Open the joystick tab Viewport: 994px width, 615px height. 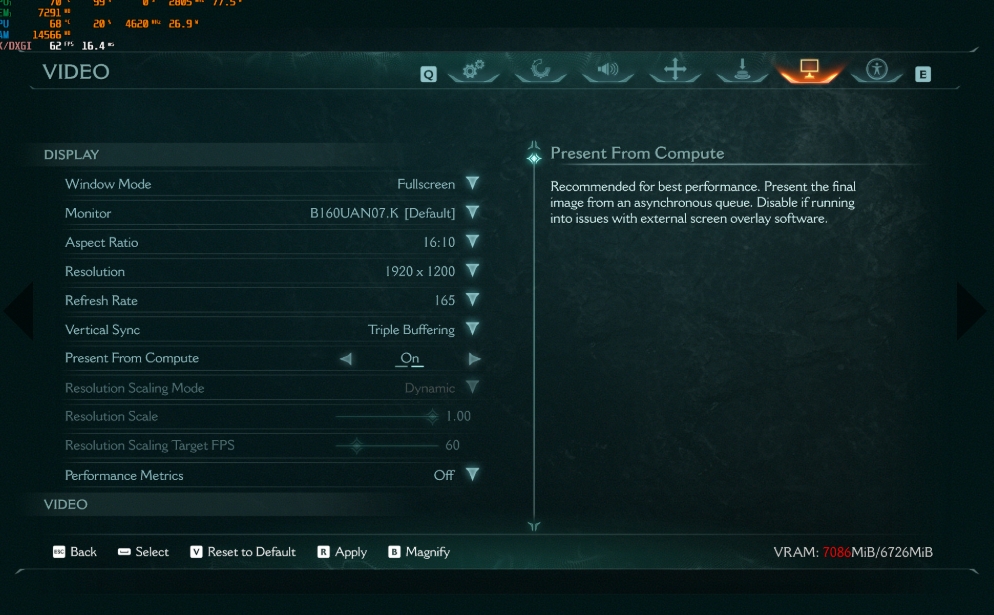742,70
